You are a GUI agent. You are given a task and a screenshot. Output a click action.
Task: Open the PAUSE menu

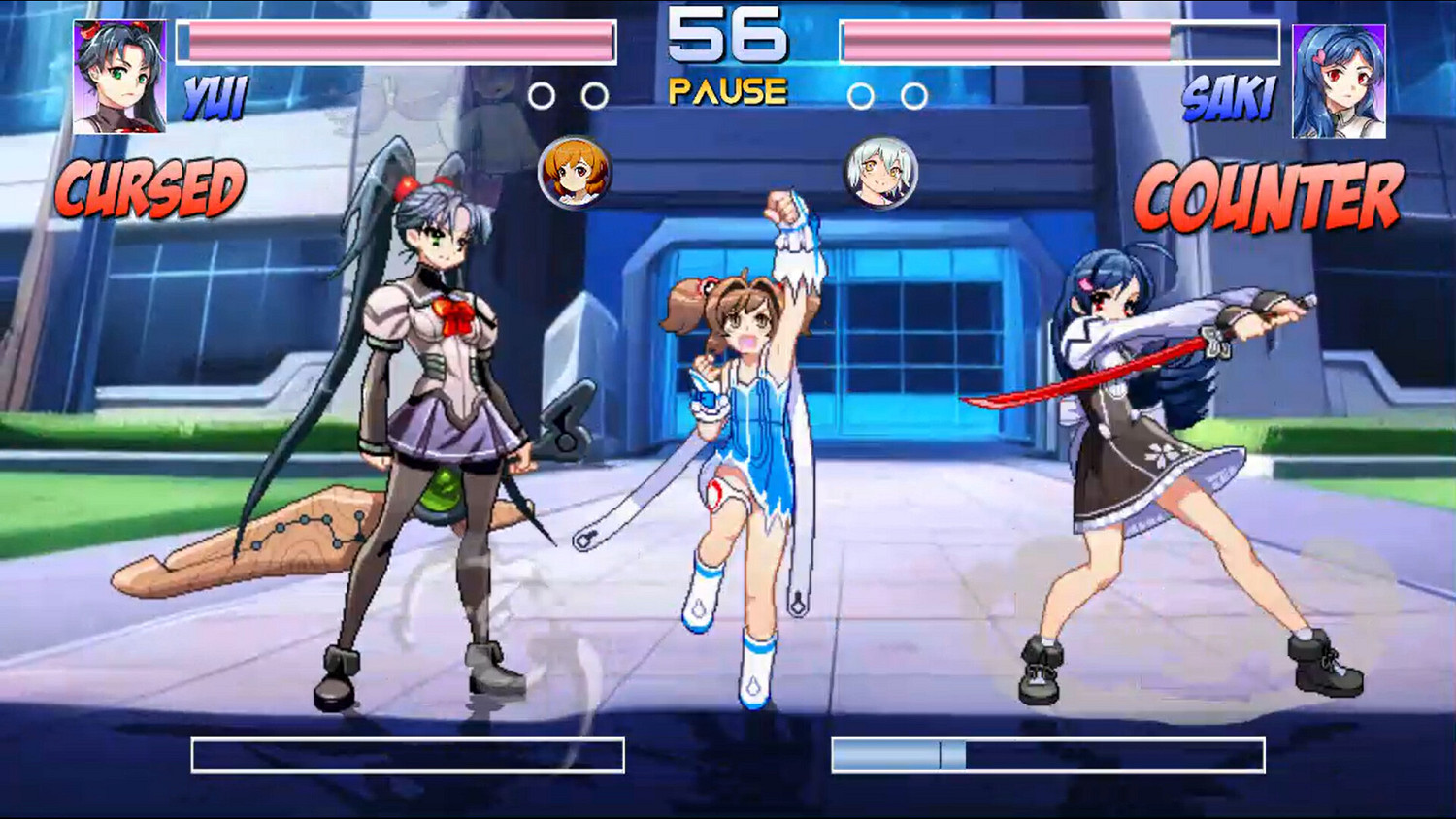click(727, 90)
